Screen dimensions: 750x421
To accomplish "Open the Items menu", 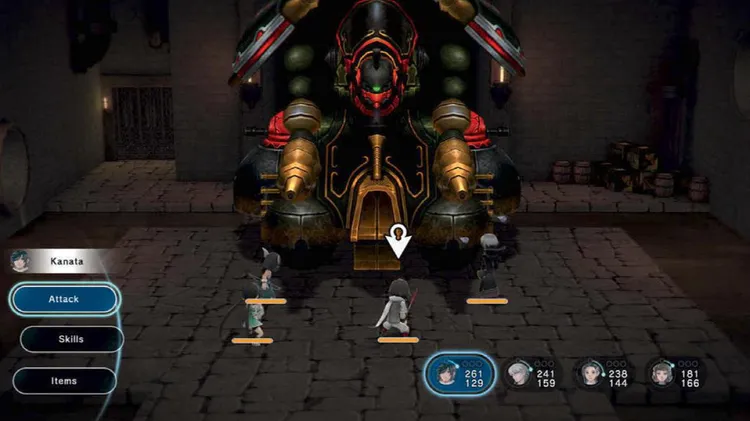I will (65, 381).
